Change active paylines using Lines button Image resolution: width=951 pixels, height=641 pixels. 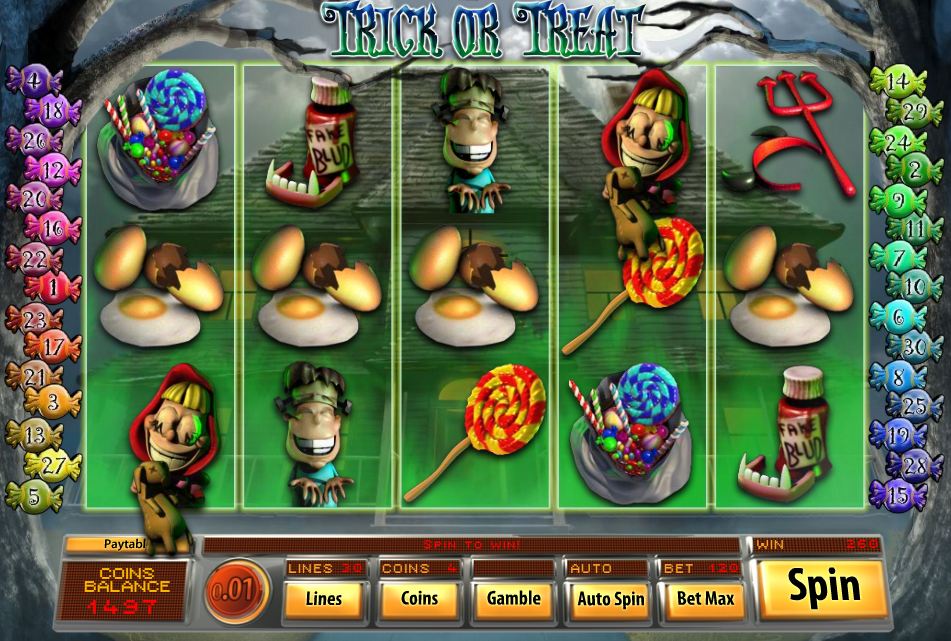tap(322, 599)
